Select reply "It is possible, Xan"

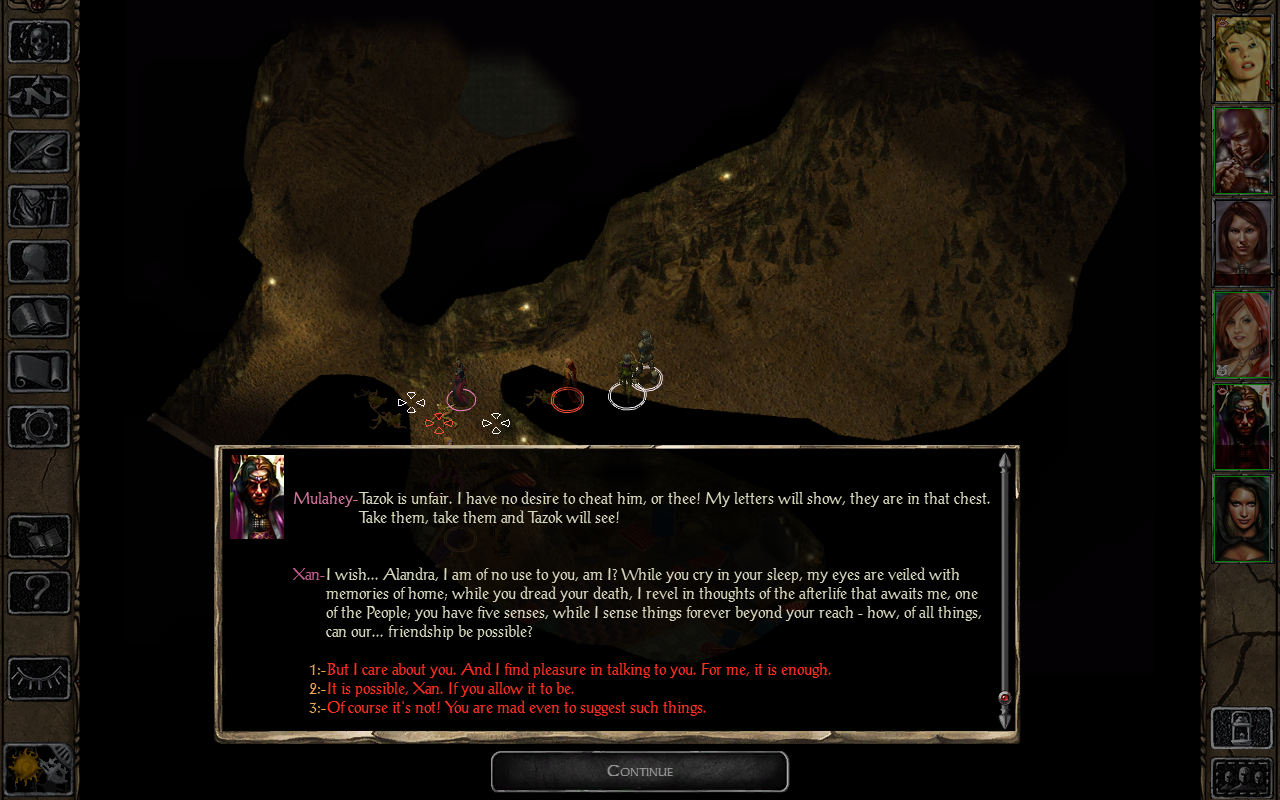tap(450, 689)
